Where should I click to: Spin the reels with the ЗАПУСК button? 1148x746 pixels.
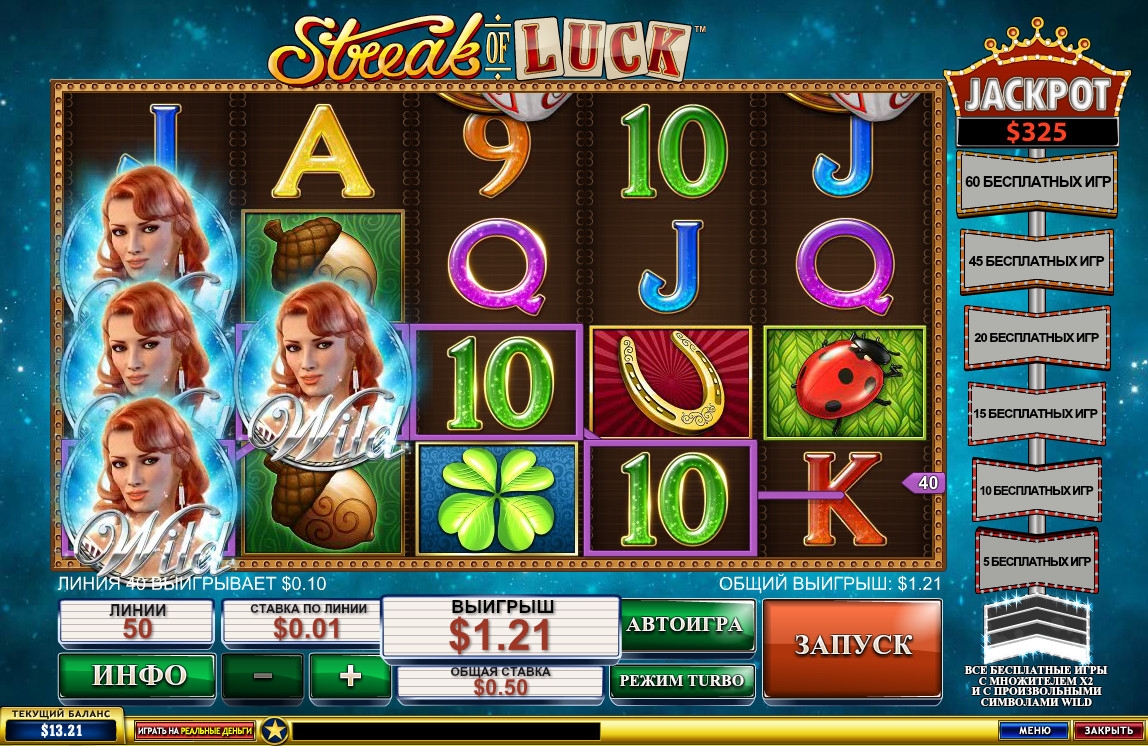[852, 646]
